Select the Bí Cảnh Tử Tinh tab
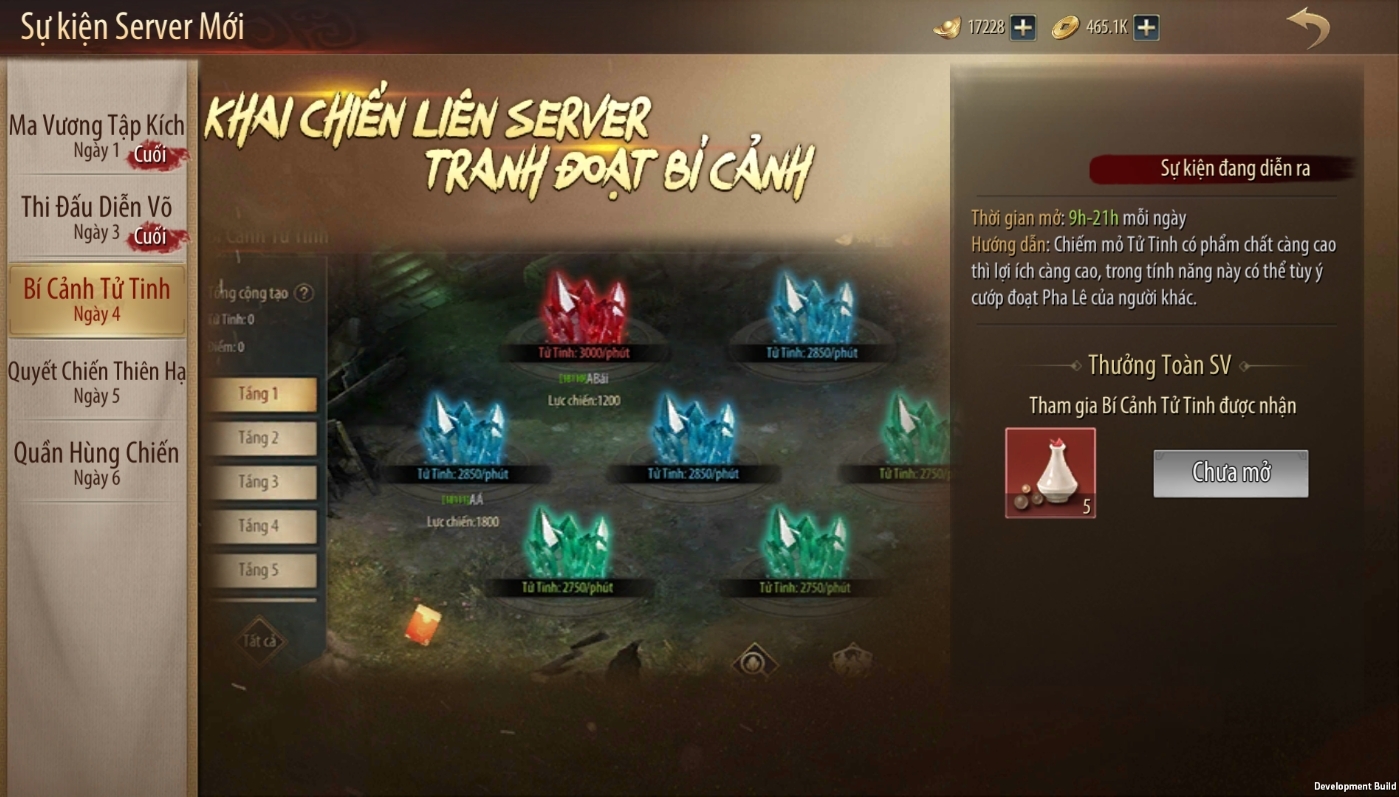Screen dimensions: 1399x797 (x=97, y=300)
